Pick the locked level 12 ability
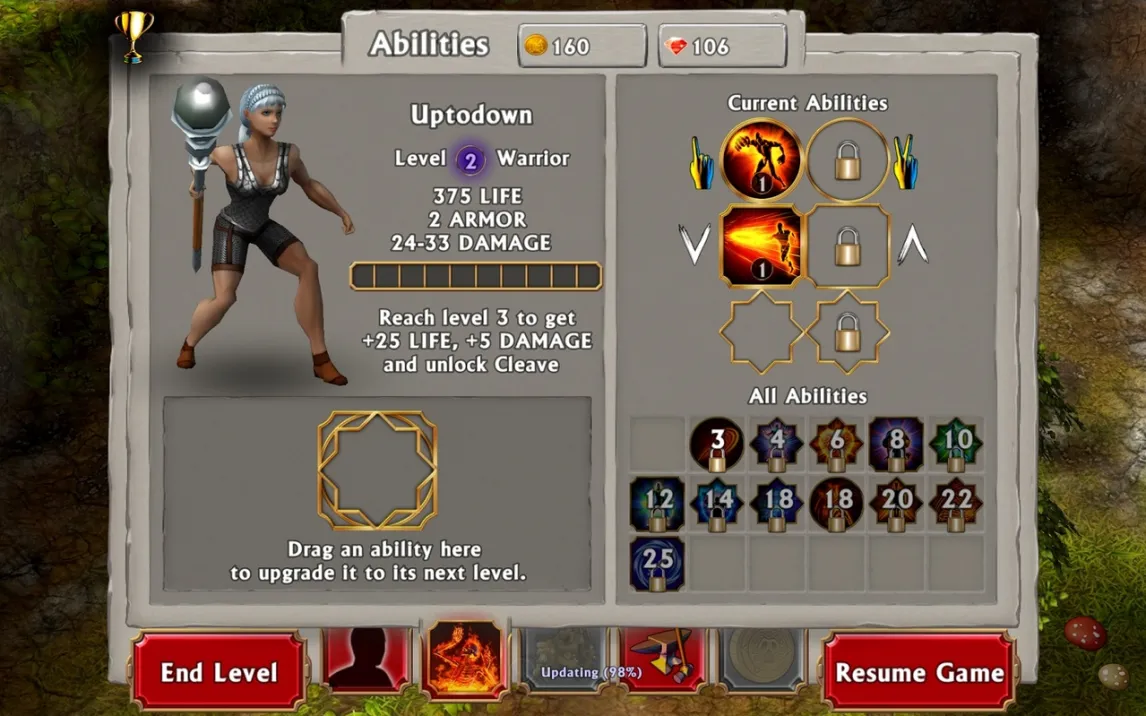The image size is (1146, 716). pos(658,504)
